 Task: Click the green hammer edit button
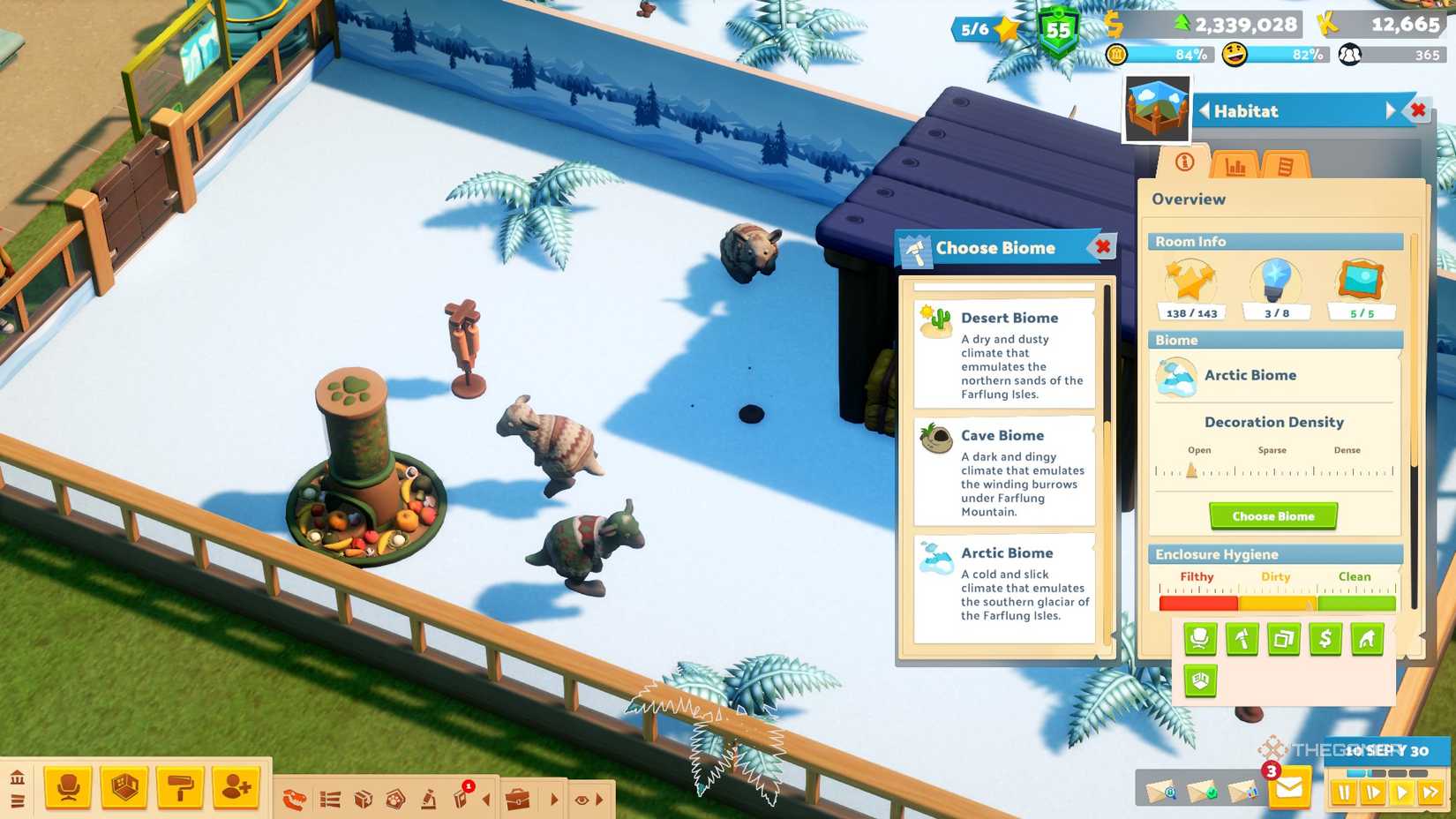pos(1242,639)
